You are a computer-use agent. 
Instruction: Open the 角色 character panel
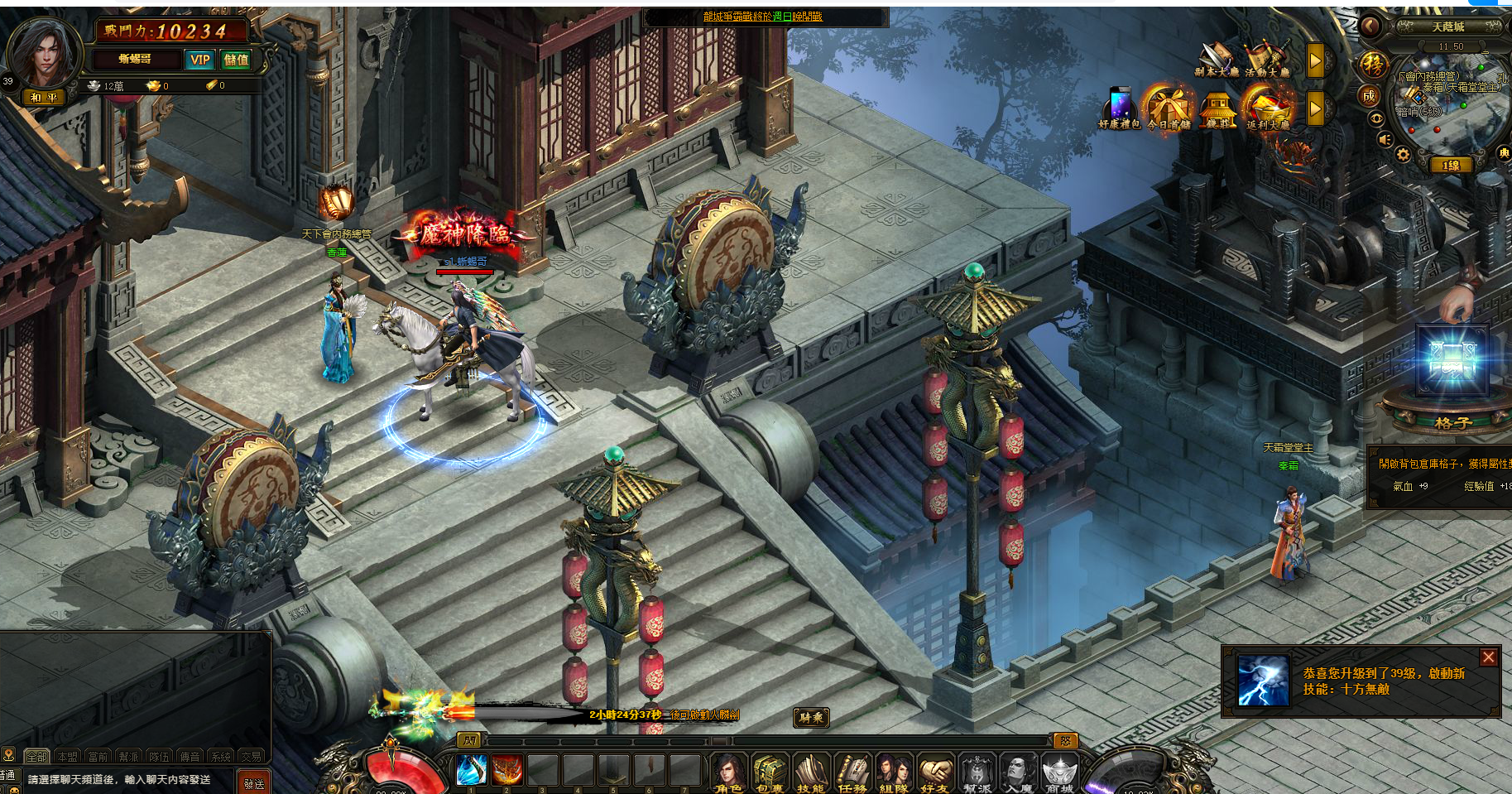coord(728,773)
